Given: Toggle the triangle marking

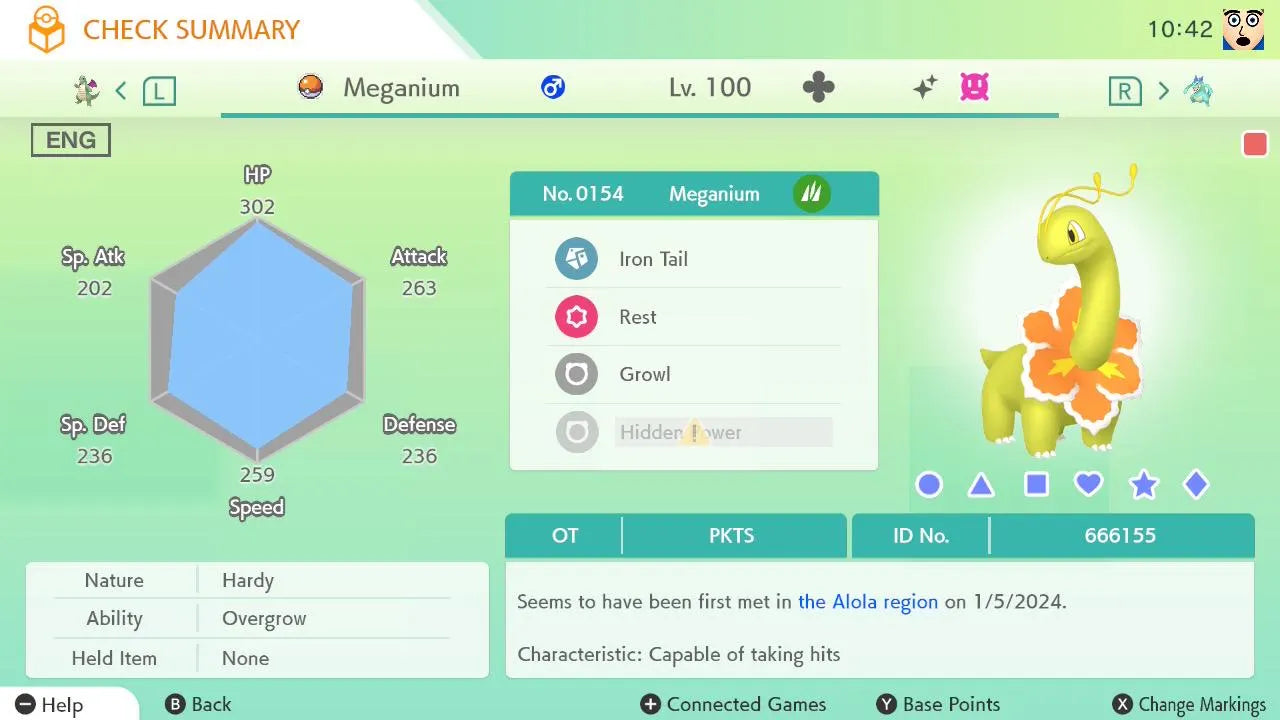Looking at the screenshot, I should tap(981, 486).
